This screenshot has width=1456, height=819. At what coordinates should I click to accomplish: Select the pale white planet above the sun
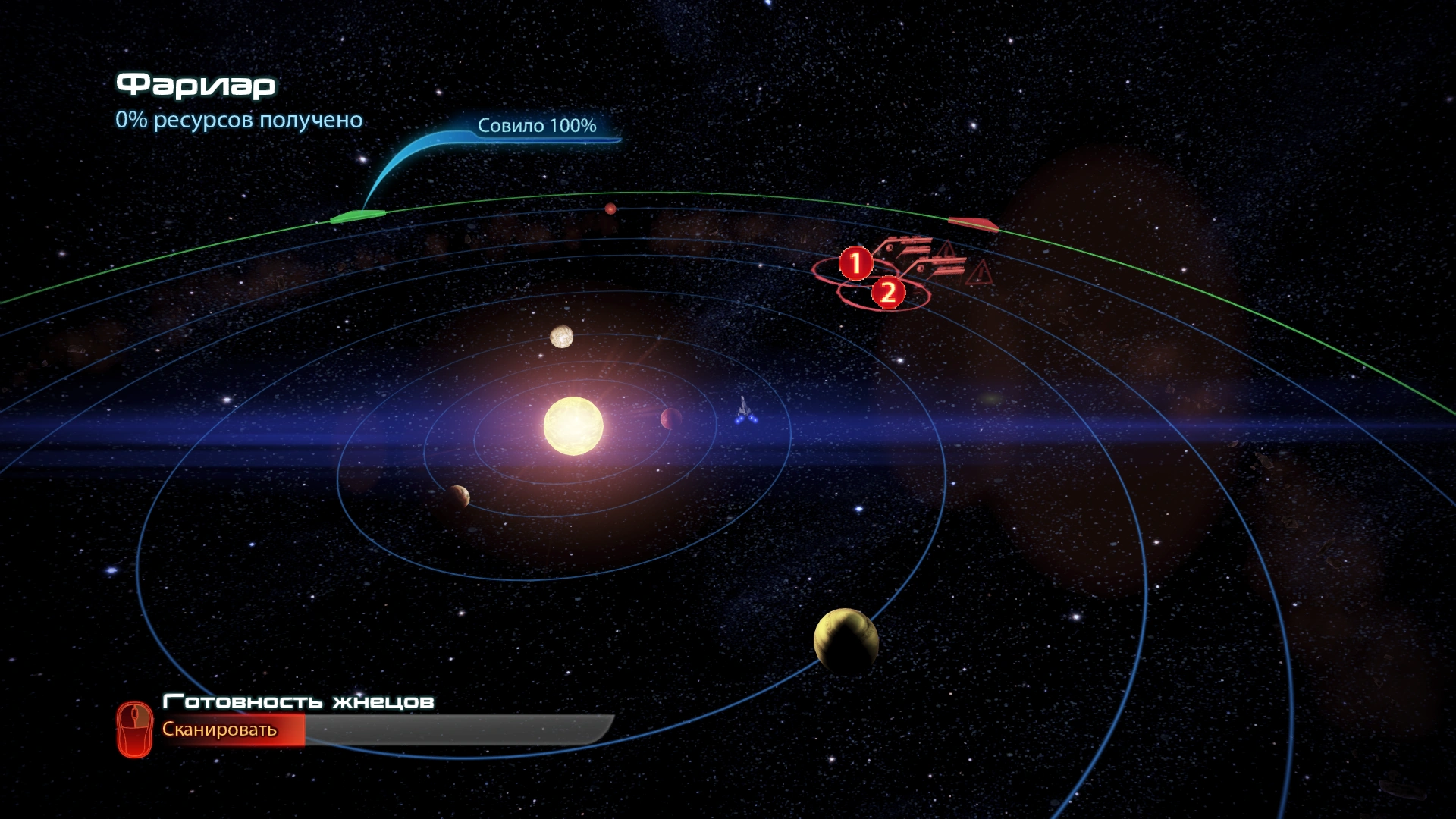coord(561,336)
